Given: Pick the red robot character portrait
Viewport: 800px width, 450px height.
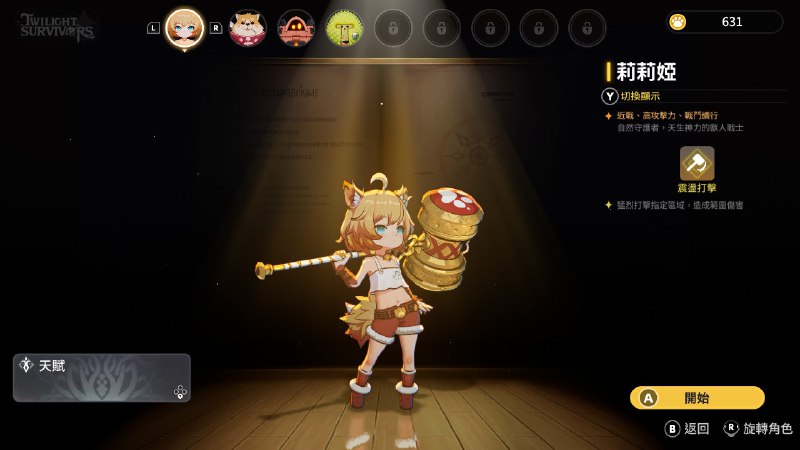Looking at the screenshot, I should pos(295,29).
